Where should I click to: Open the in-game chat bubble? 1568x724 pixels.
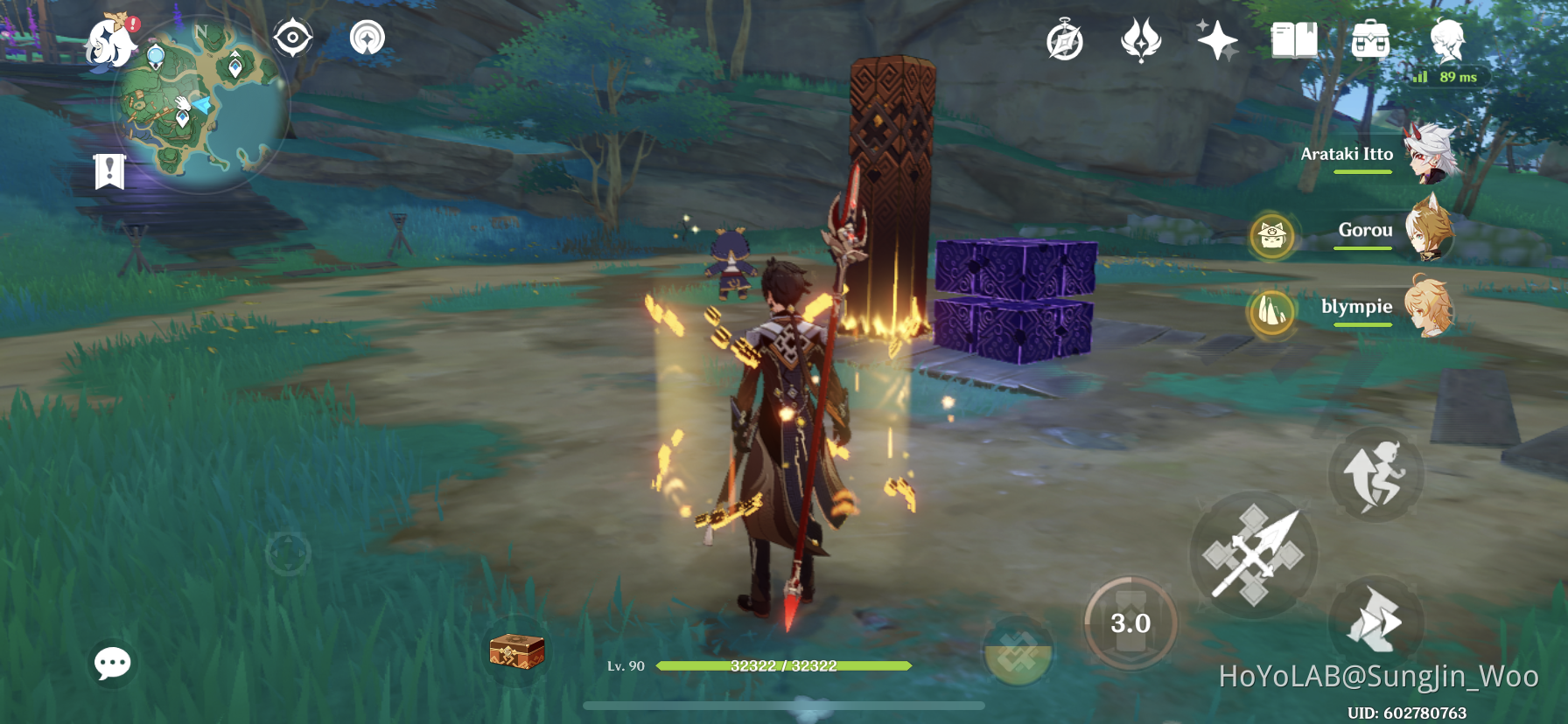111,664
